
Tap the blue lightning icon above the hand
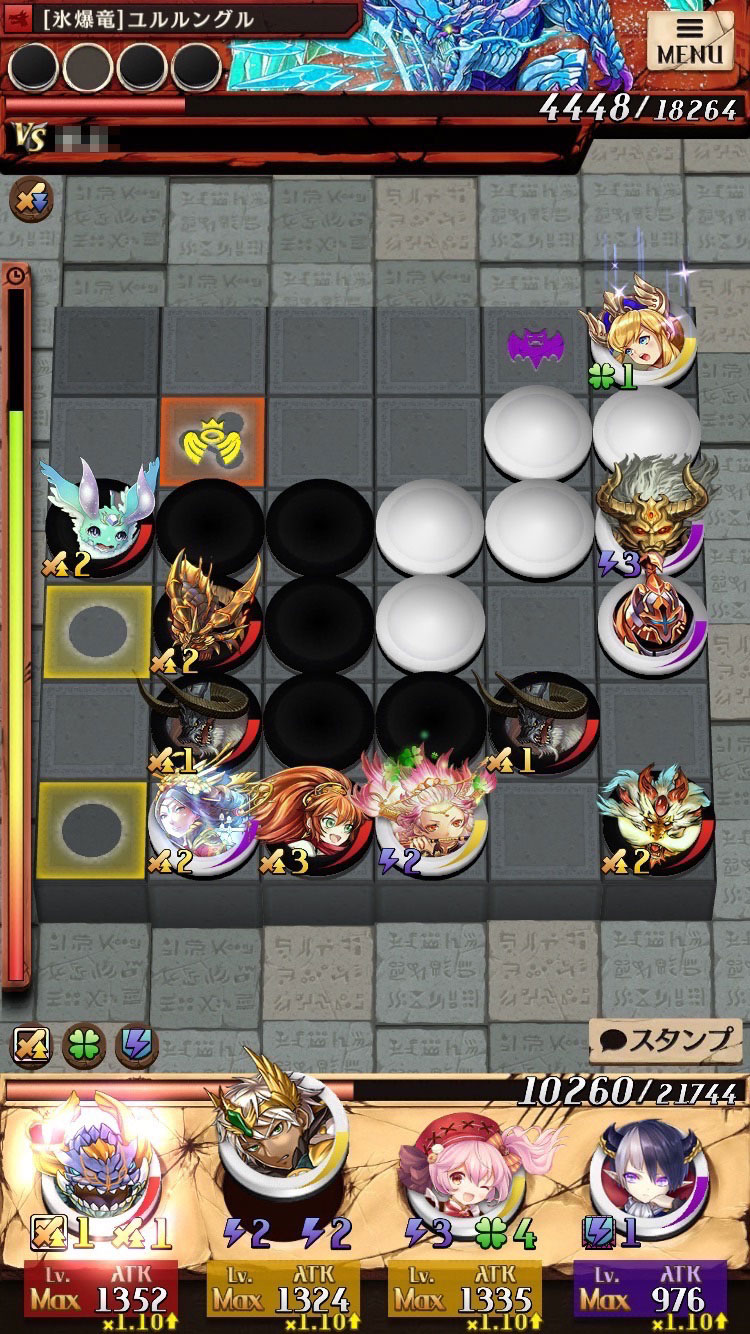pos(137,1046)
